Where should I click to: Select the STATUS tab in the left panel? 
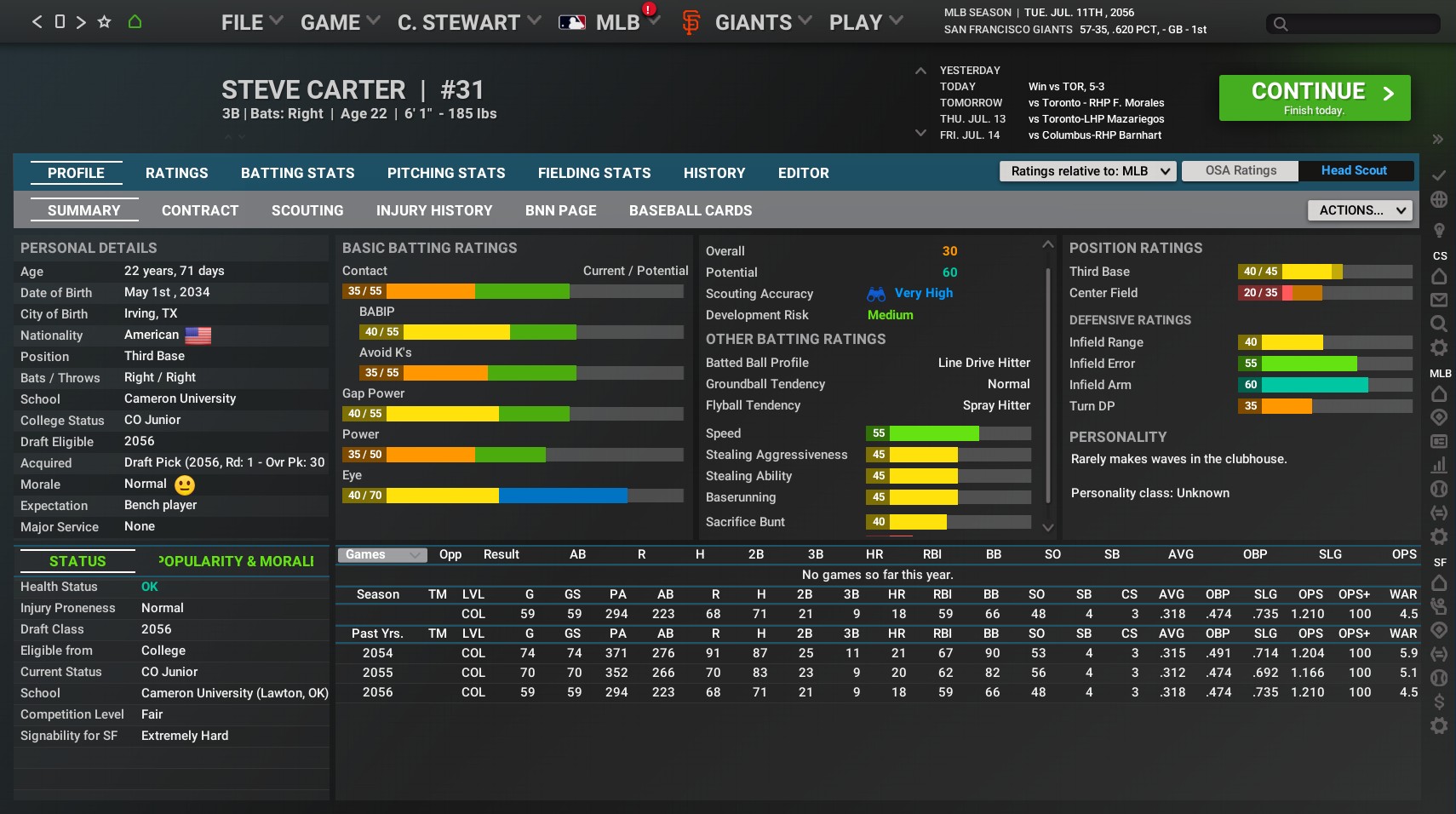76,561
